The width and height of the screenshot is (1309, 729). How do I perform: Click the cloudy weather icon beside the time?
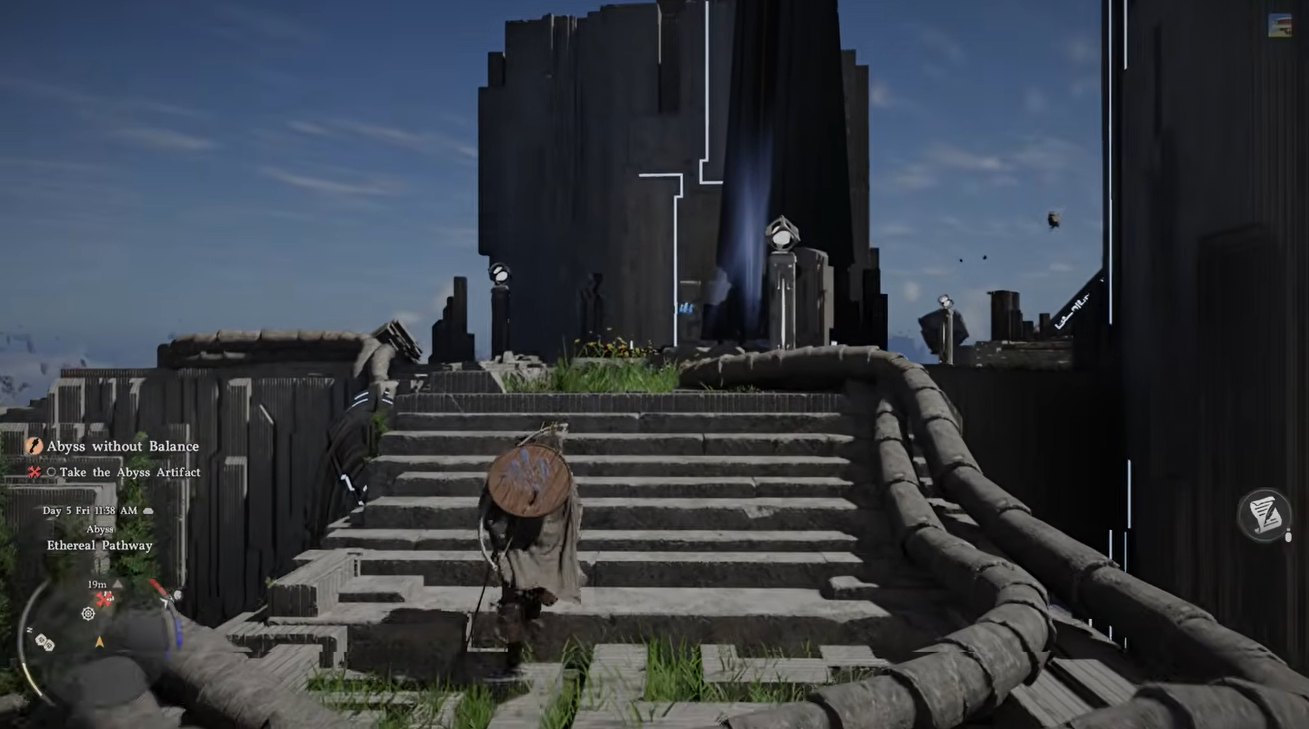coord(148,510)
